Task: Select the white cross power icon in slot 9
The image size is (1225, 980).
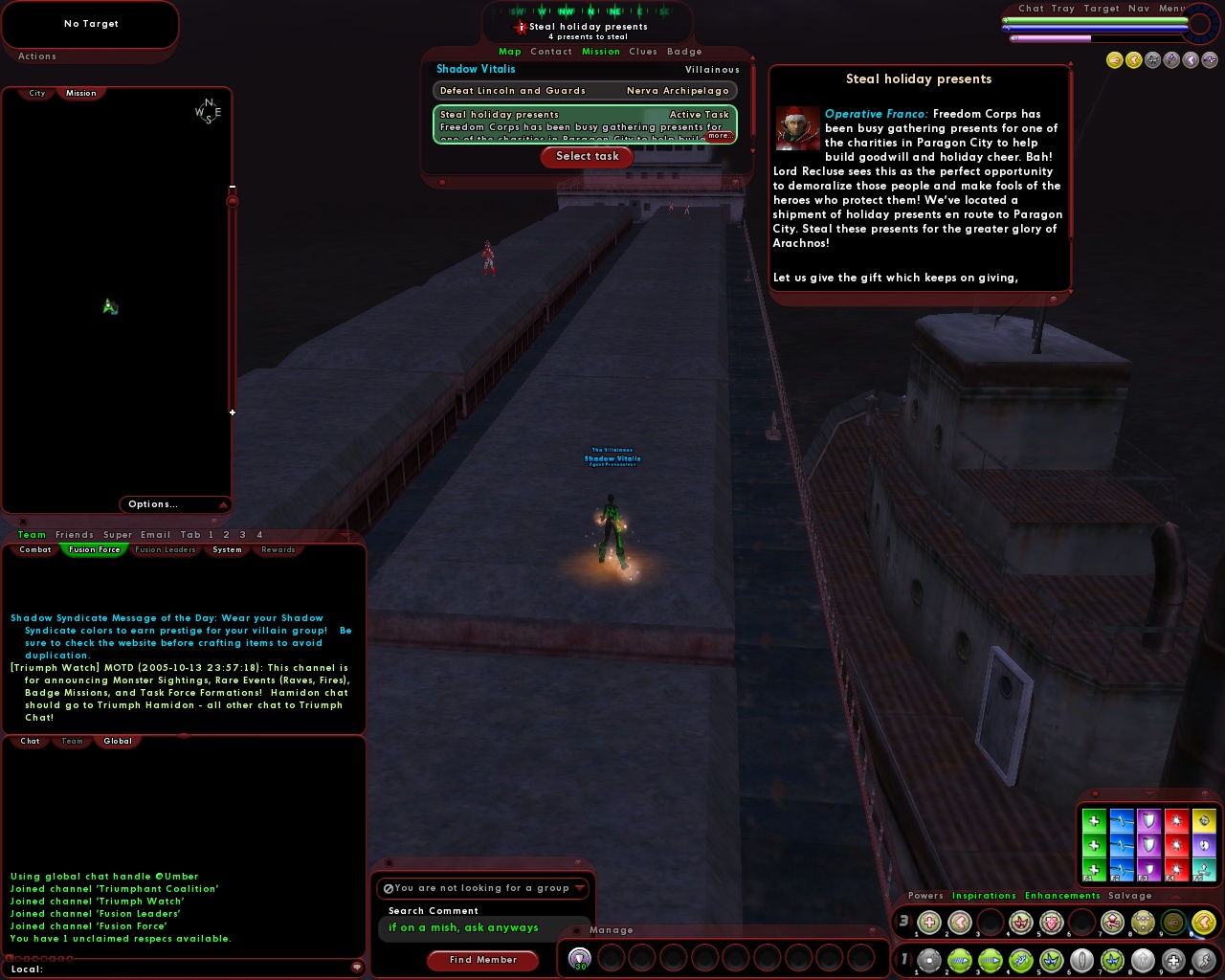Action: (1171, 958)
